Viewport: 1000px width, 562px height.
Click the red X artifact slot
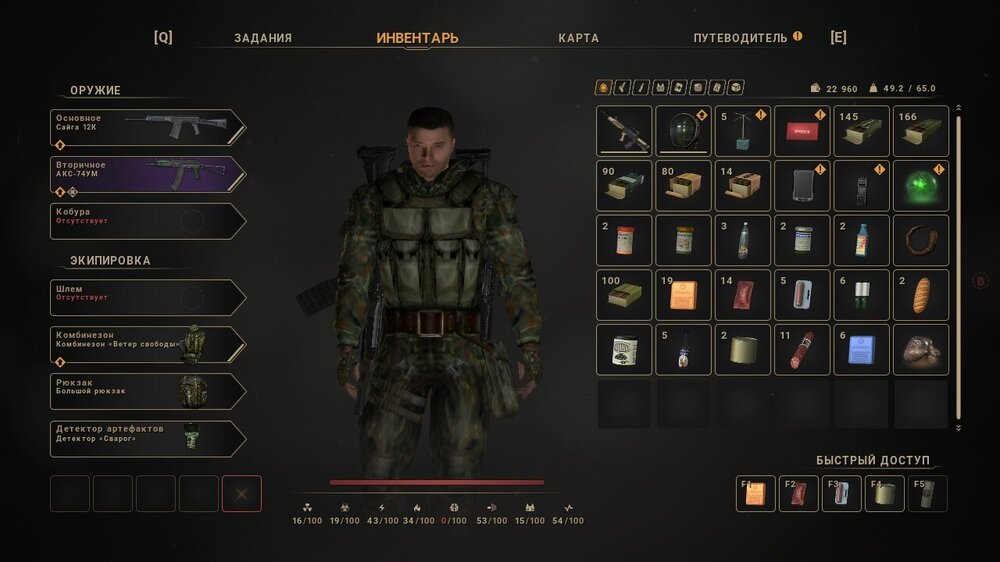click(241, 493)
